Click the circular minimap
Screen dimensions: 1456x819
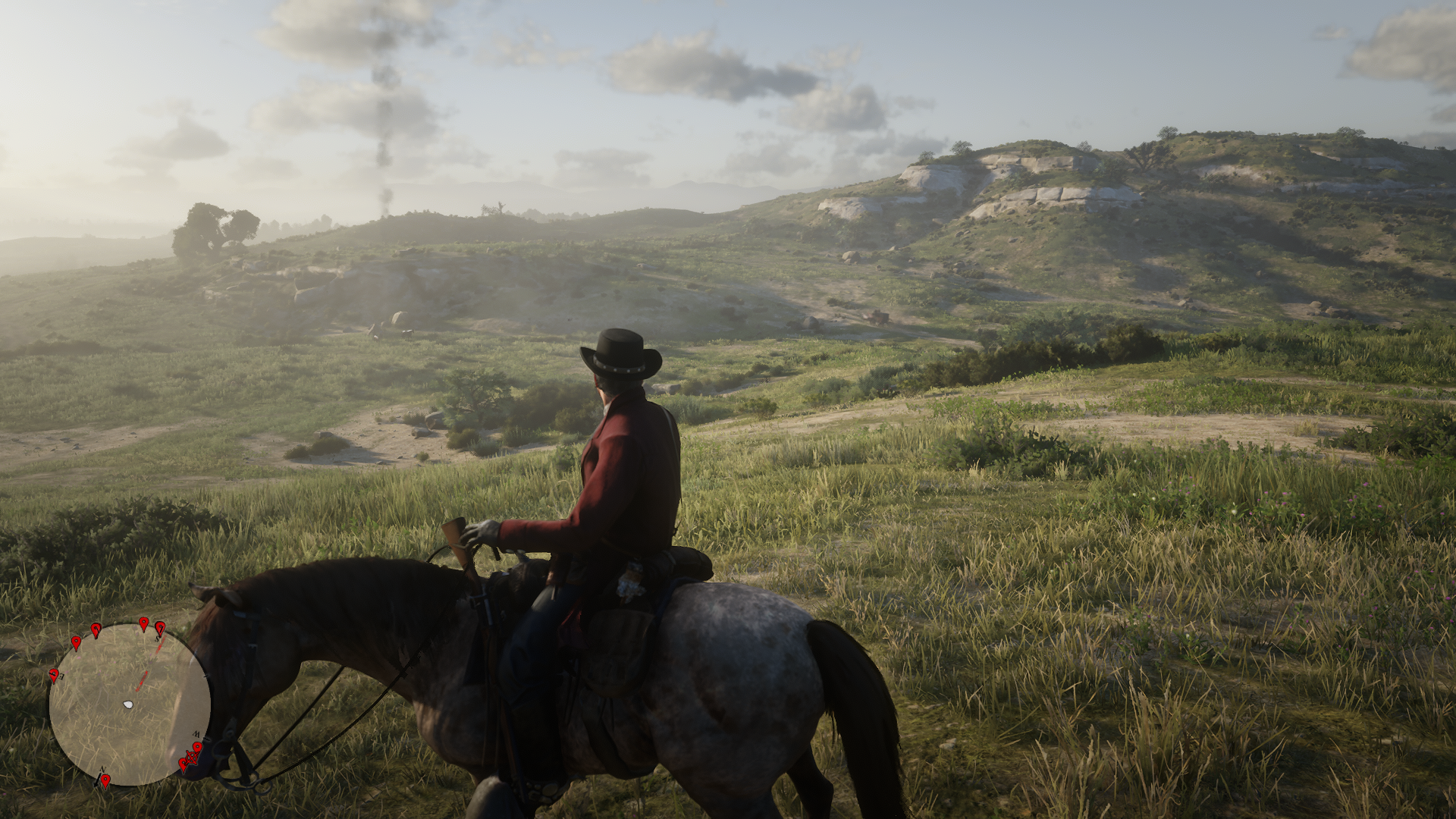[x=130, y=704]
